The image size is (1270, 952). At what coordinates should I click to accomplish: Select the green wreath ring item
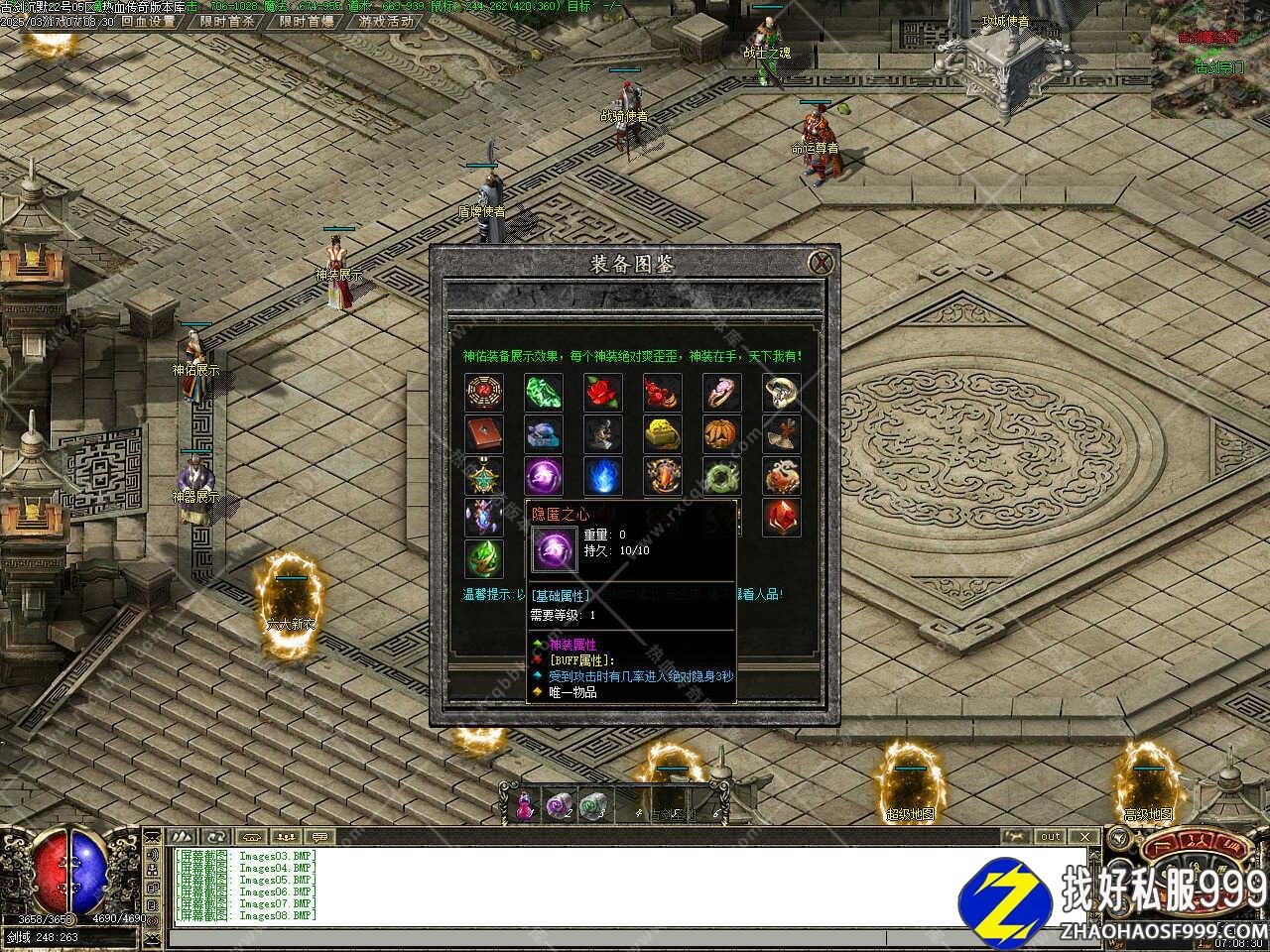pos(722,476)
